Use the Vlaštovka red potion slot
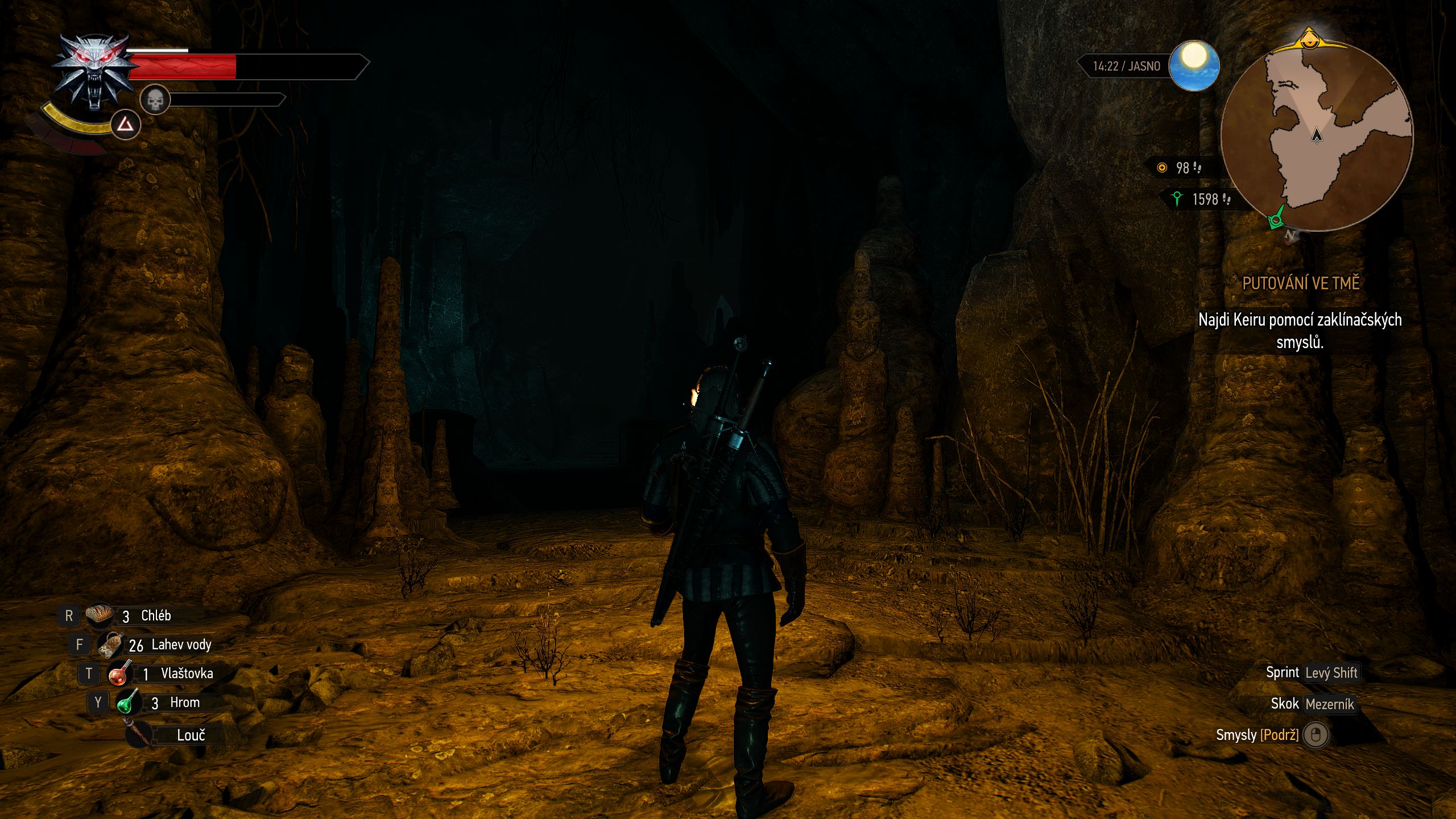The height and width of the screenshot is (819, 1456). click(x=120, y=673)
